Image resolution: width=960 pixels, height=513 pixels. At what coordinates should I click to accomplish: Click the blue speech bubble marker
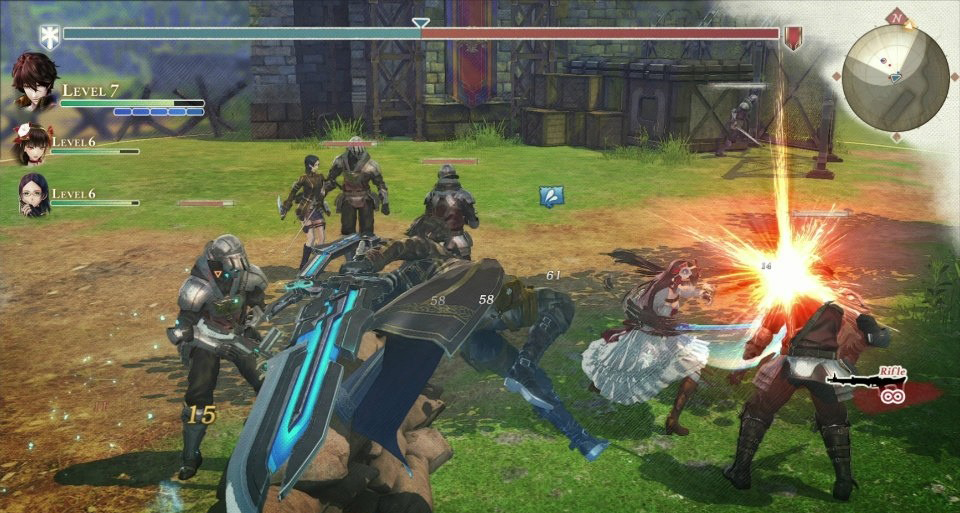tap(551, 196)
